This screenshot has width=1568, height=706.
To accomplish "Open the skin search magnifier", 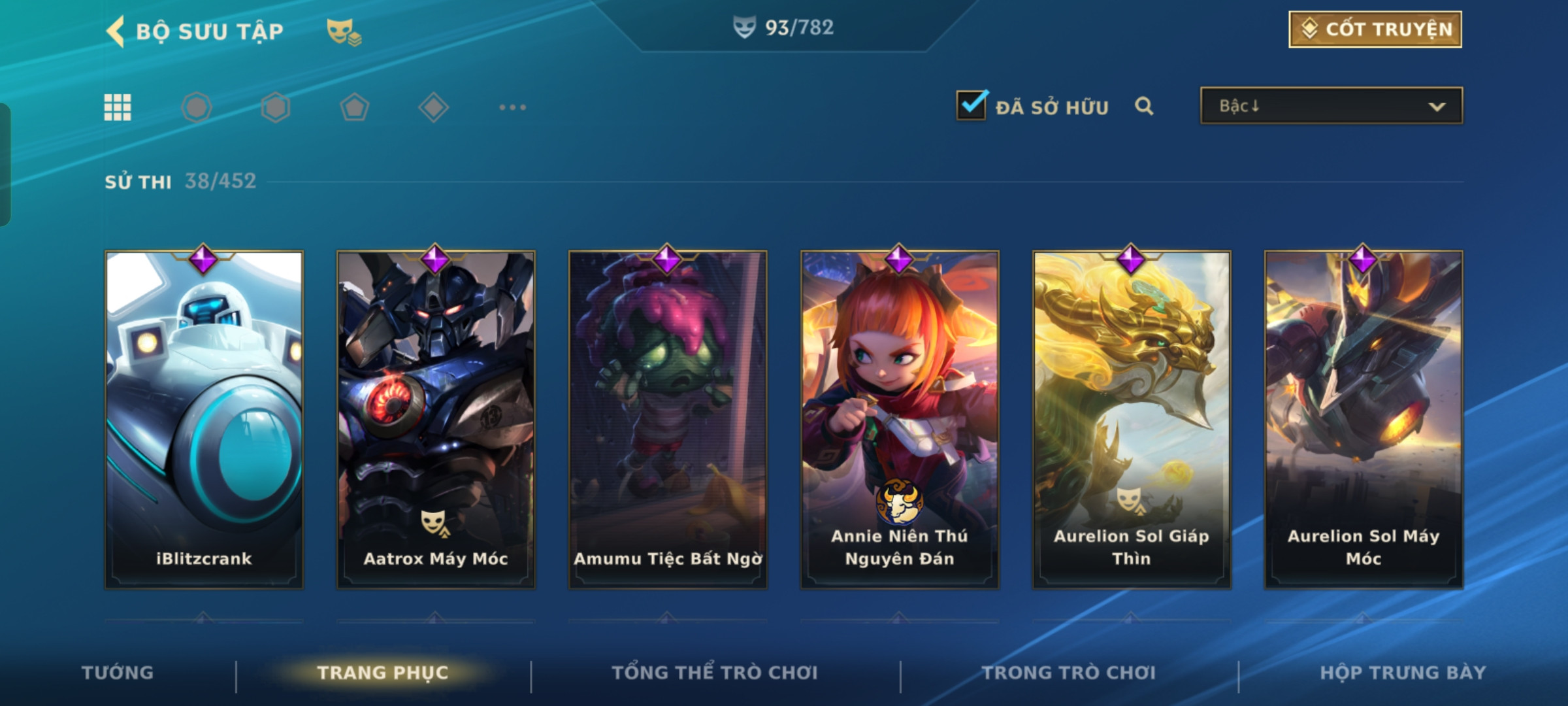I will coord(1144,106).
